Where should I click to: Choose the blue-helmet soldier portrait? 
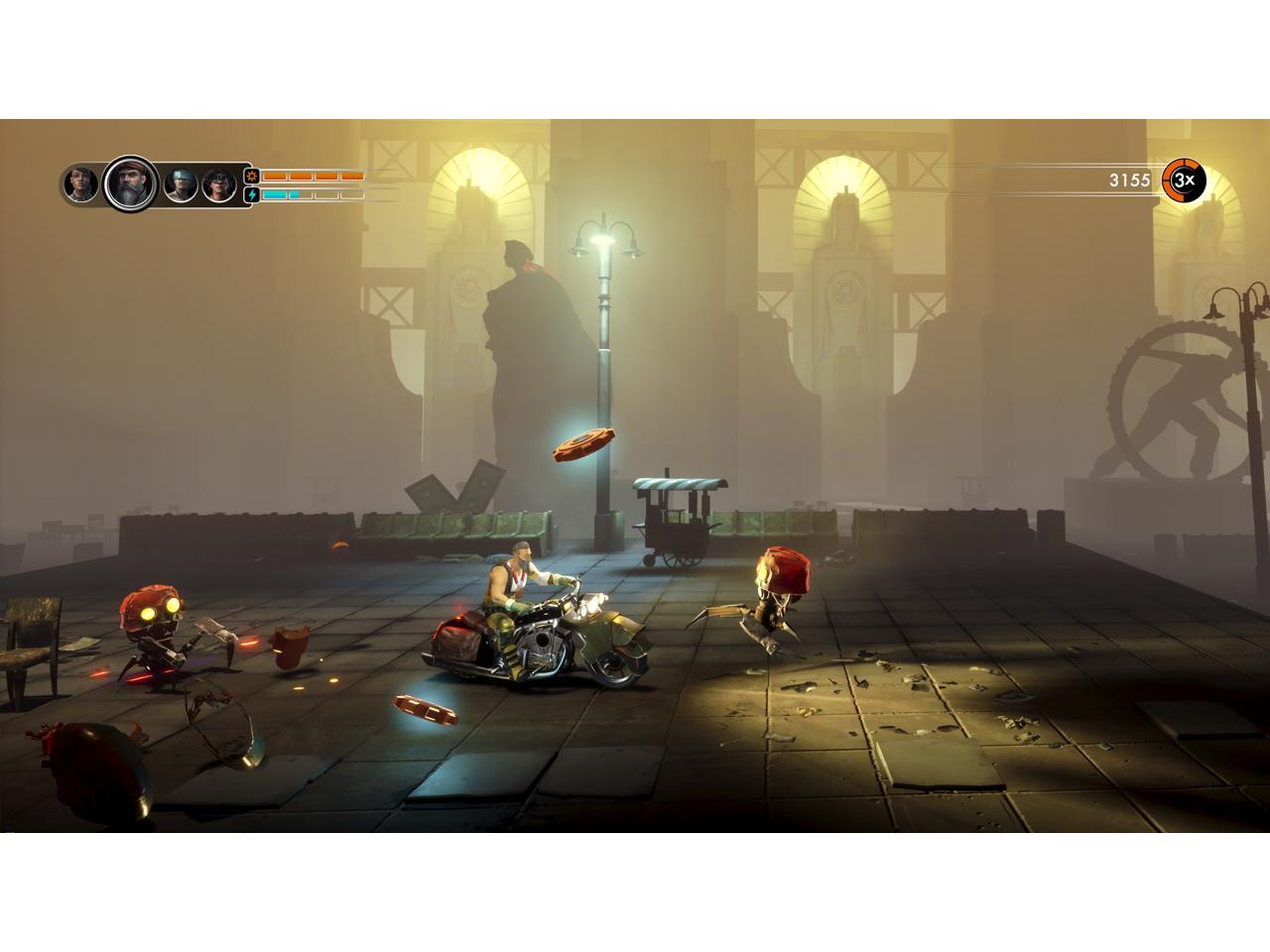(x=180, y=184)
